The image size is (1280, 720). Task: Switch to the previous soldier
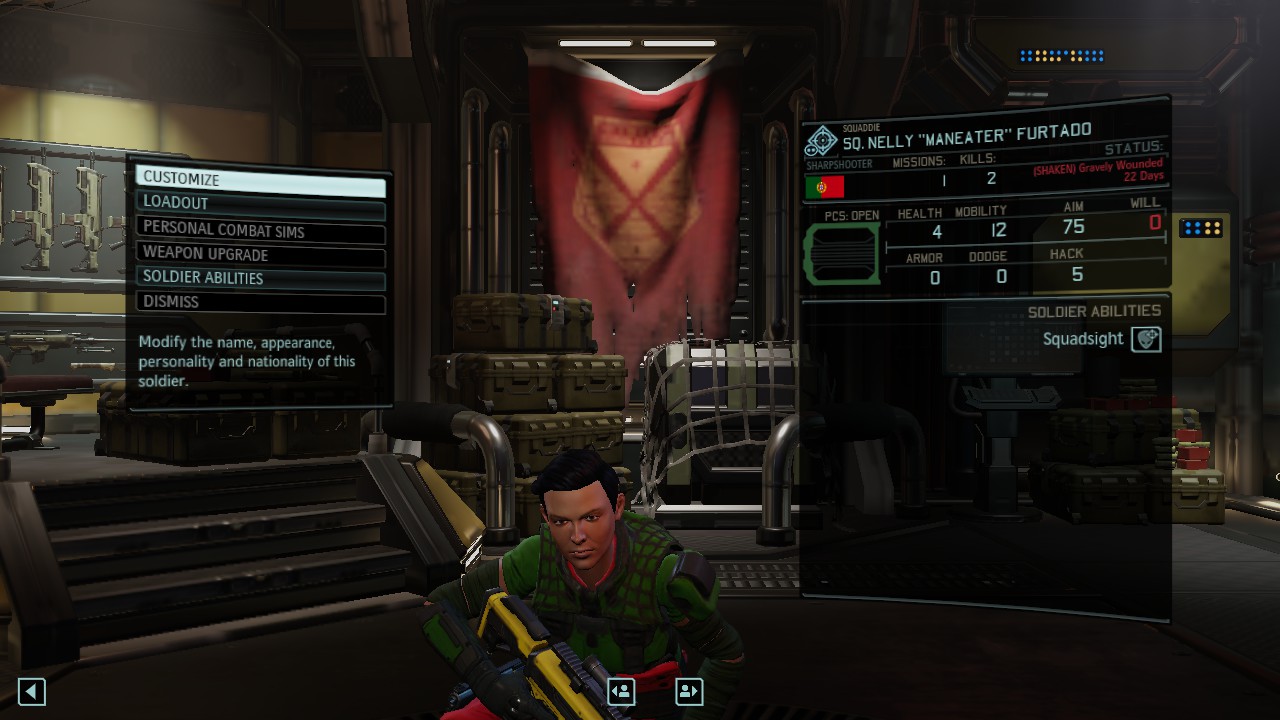pos(621,691)
